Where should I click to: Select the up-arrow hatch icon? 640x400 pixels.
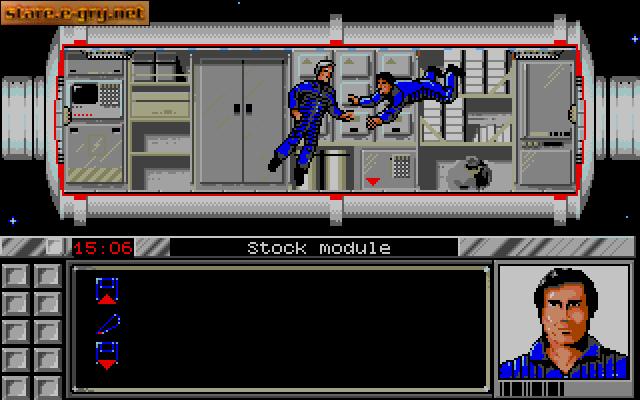point(107,291)
